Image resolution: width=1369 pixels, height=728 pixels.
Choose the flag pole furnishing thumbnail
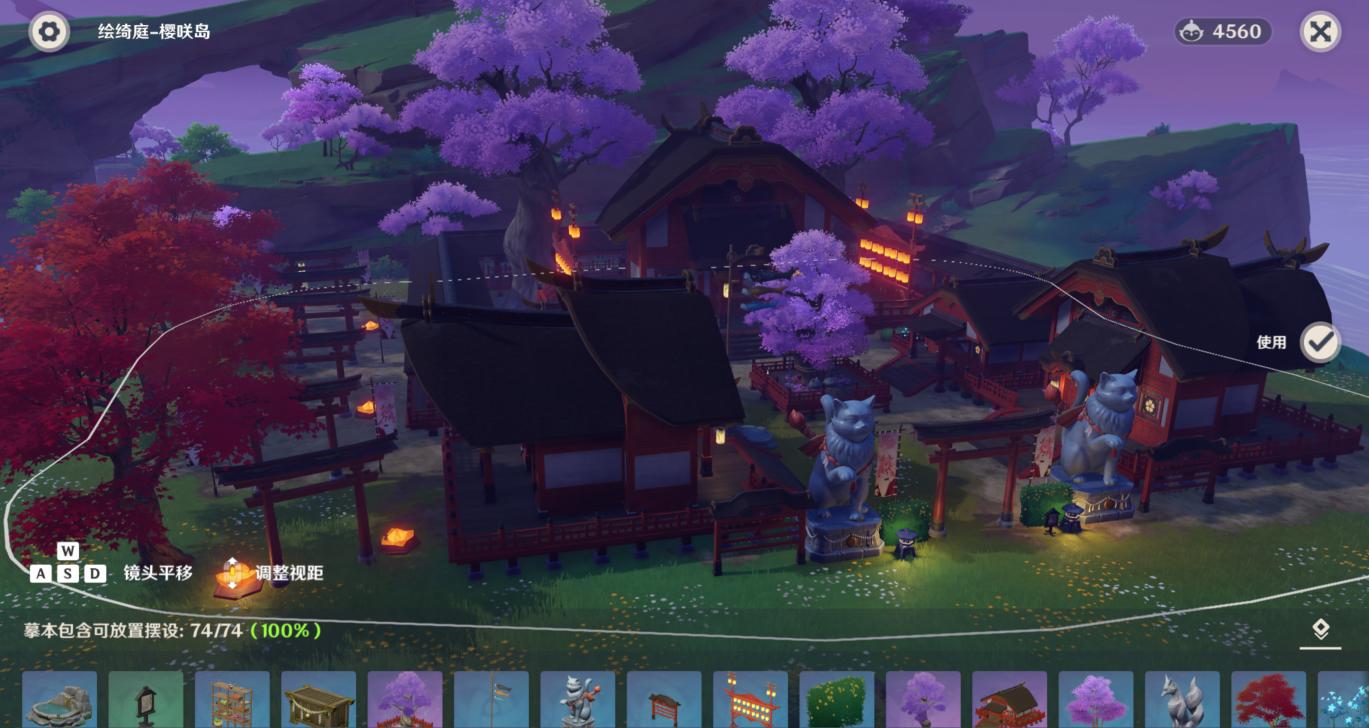tap(491, 700)
